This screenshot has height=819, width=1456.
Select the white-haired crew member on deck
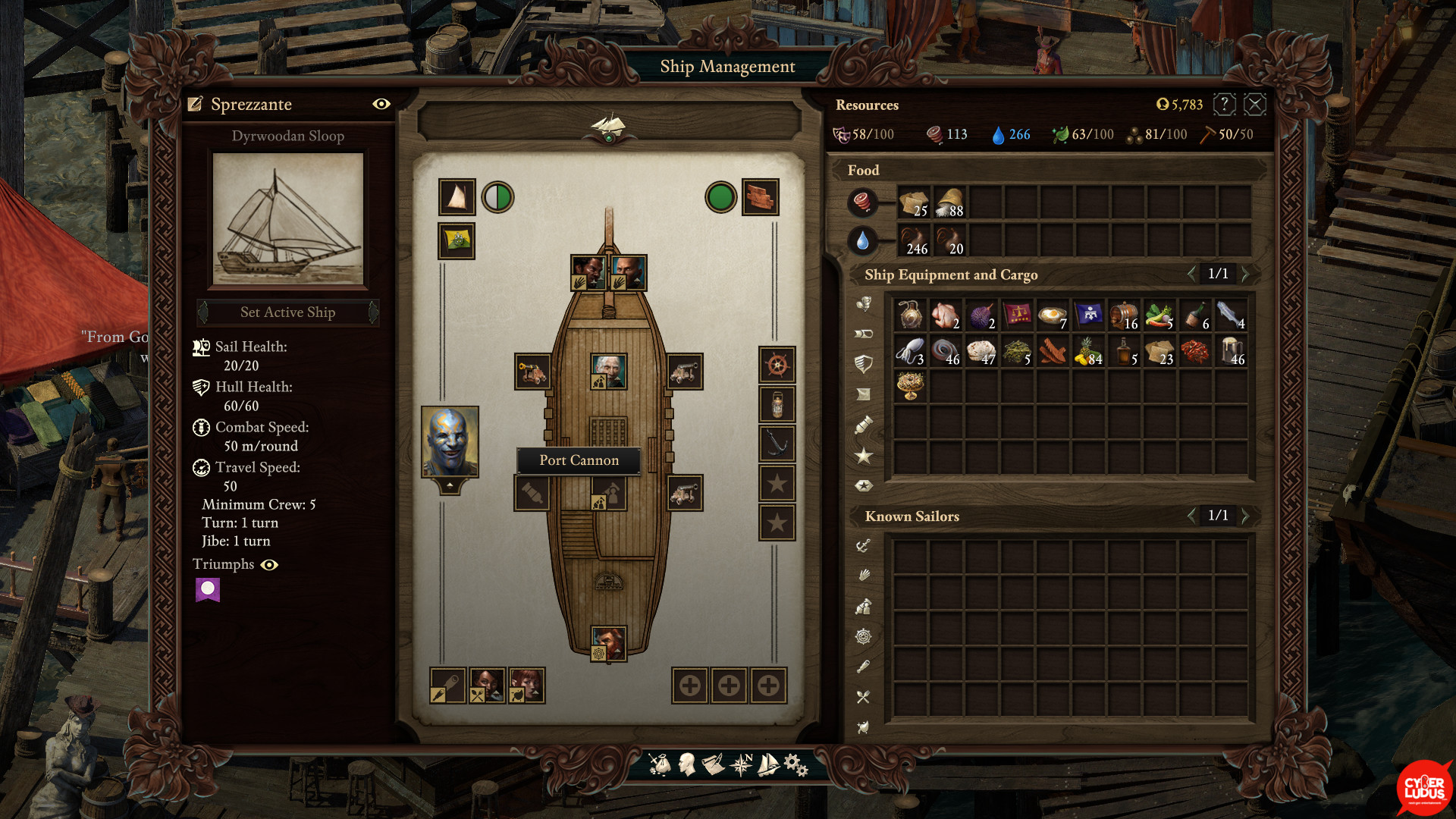[608, 372]
